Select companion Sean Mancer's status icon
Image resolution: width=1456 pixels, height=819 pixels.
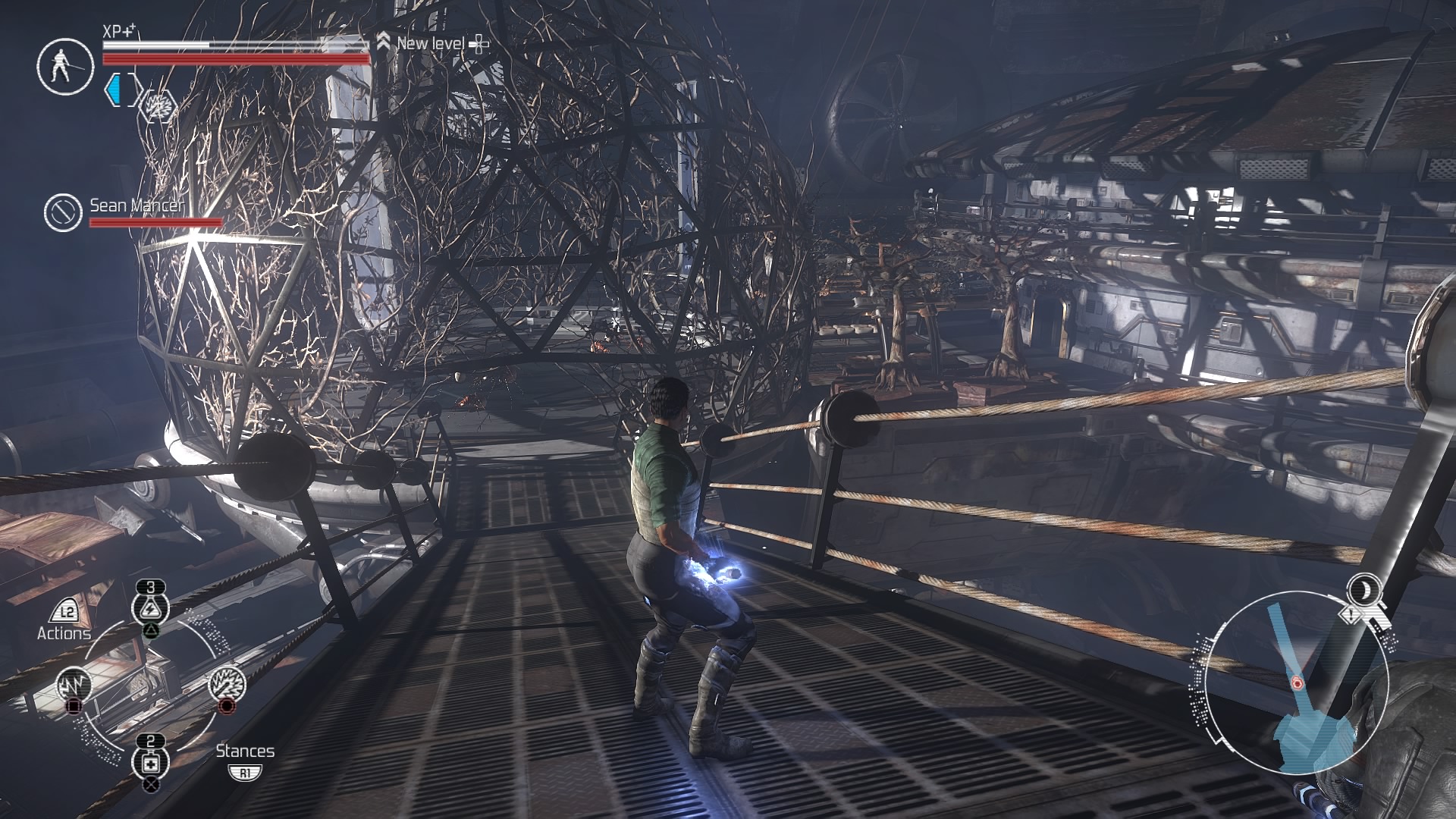[x=63, y=212]
